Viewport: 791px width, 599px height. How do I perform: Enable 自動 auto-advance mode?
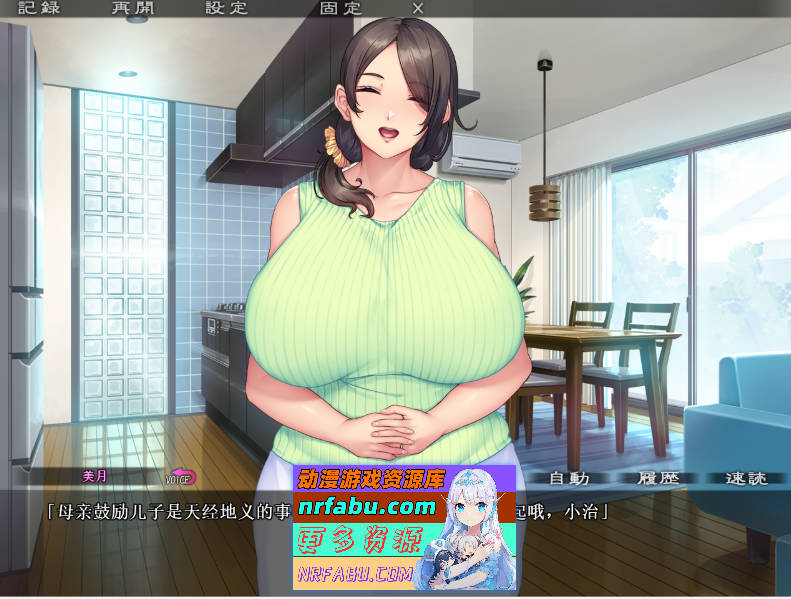[569, 478]
